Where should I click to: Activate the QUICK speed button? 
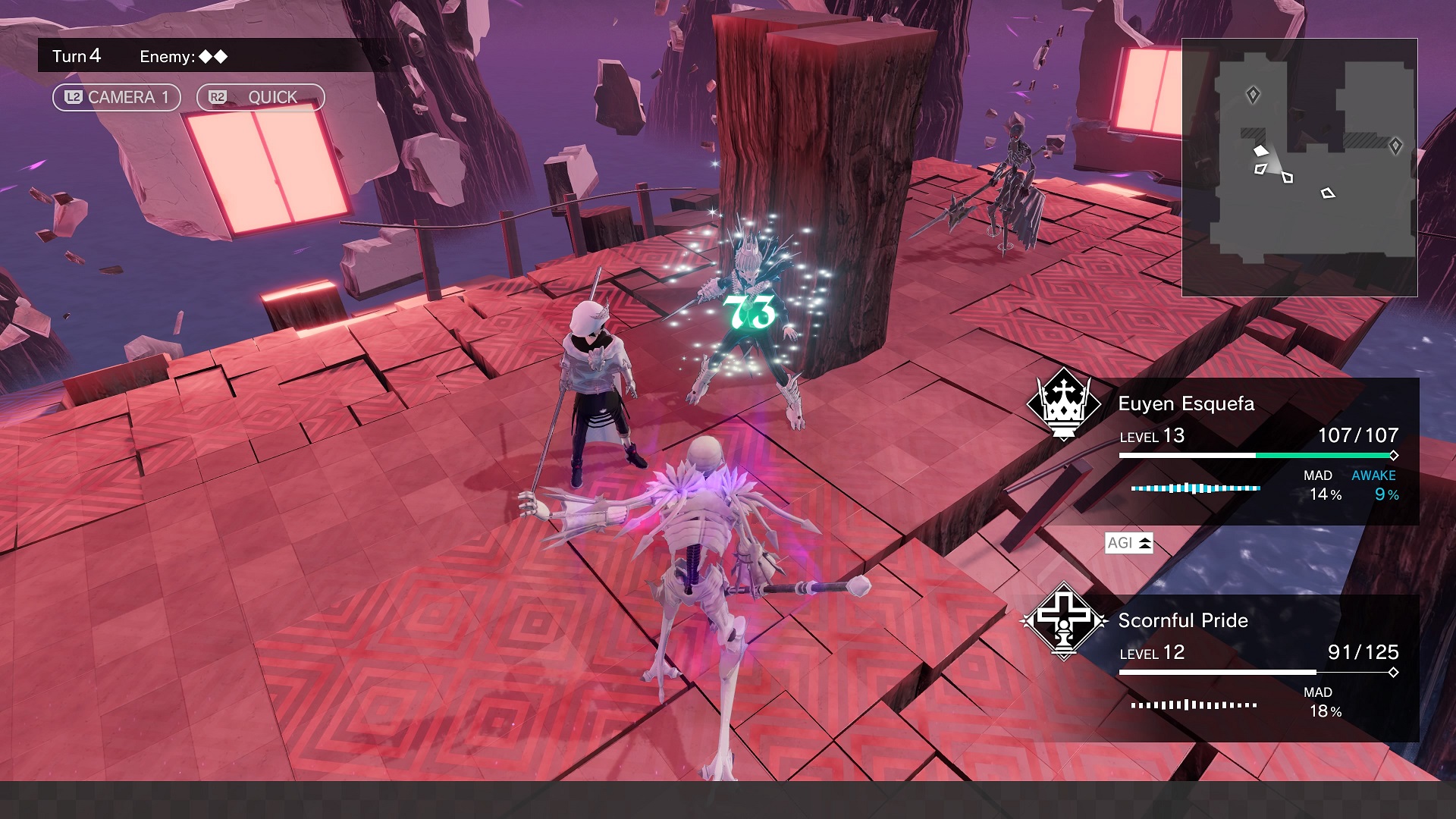coord(260,97)
